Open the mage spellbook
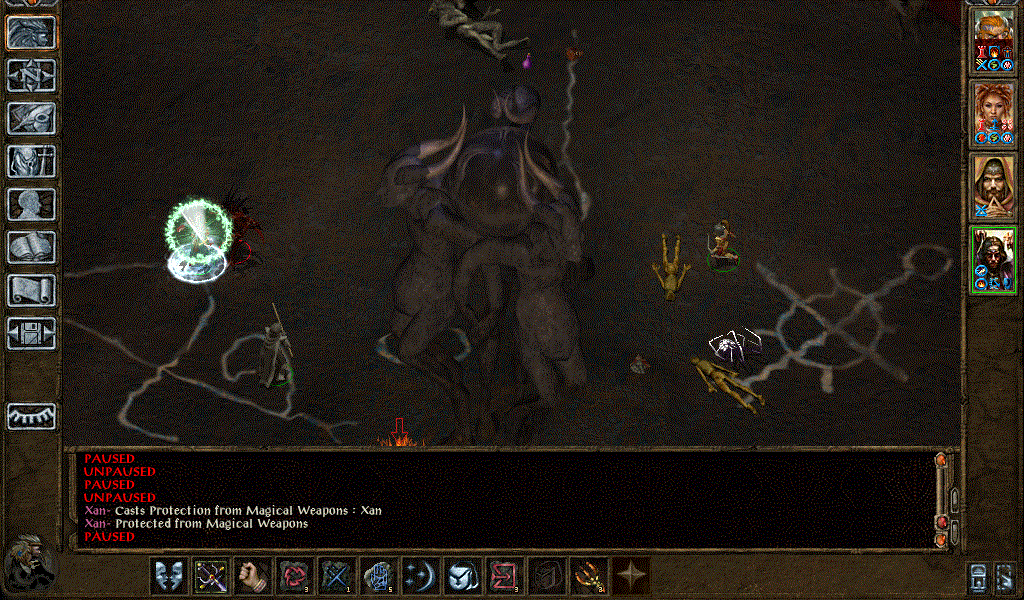Screen dimensions: 1024x600 coord(31,247)
